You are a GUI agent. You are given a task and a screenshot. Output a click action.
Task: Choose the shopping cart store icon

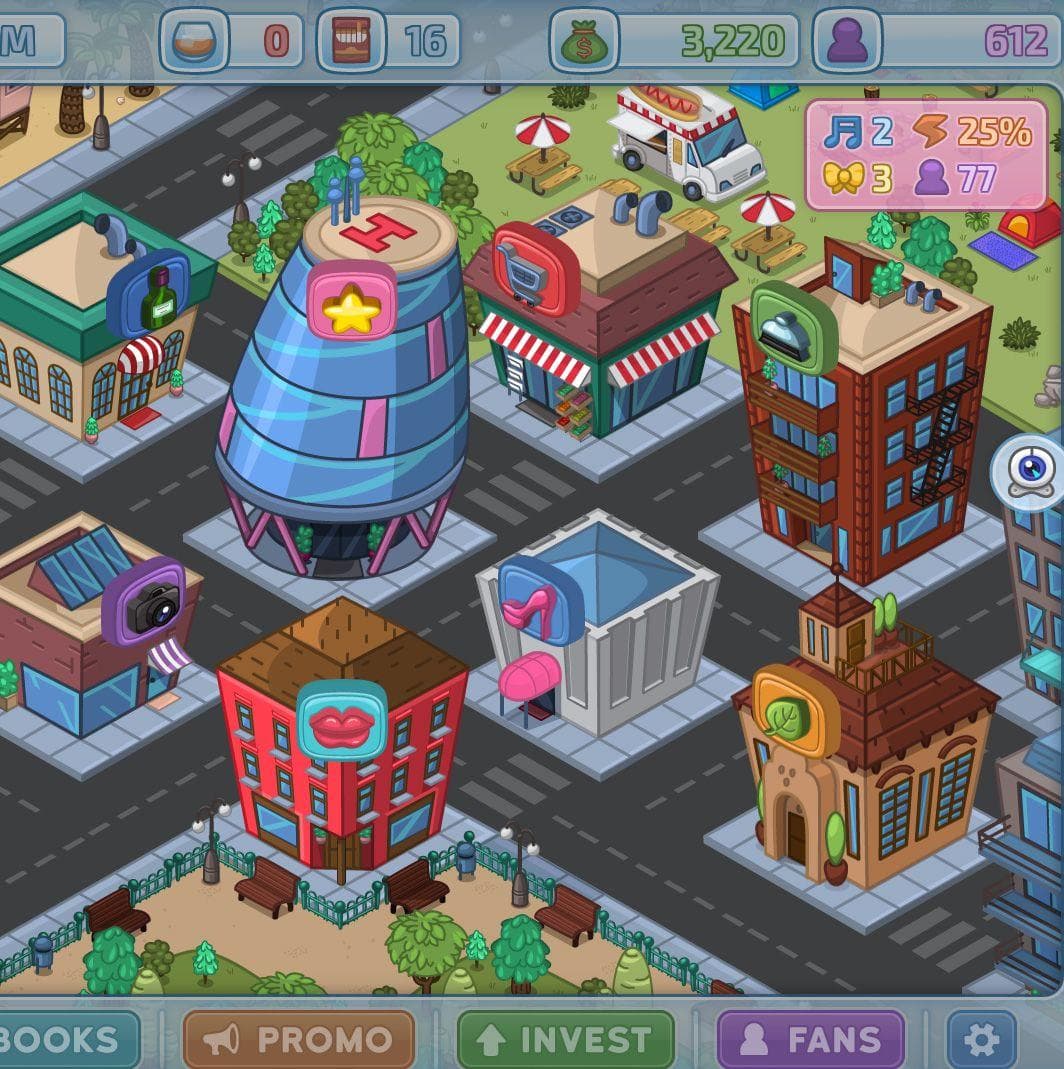pyautogui.click(x=535, y=268)
